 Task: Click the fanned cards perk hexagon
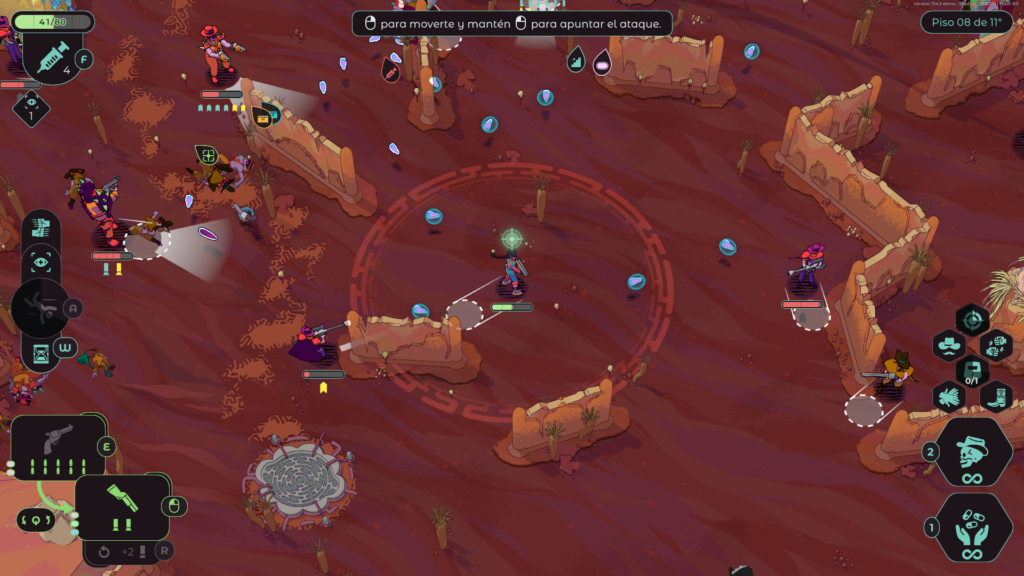click(x=948, y=396)
